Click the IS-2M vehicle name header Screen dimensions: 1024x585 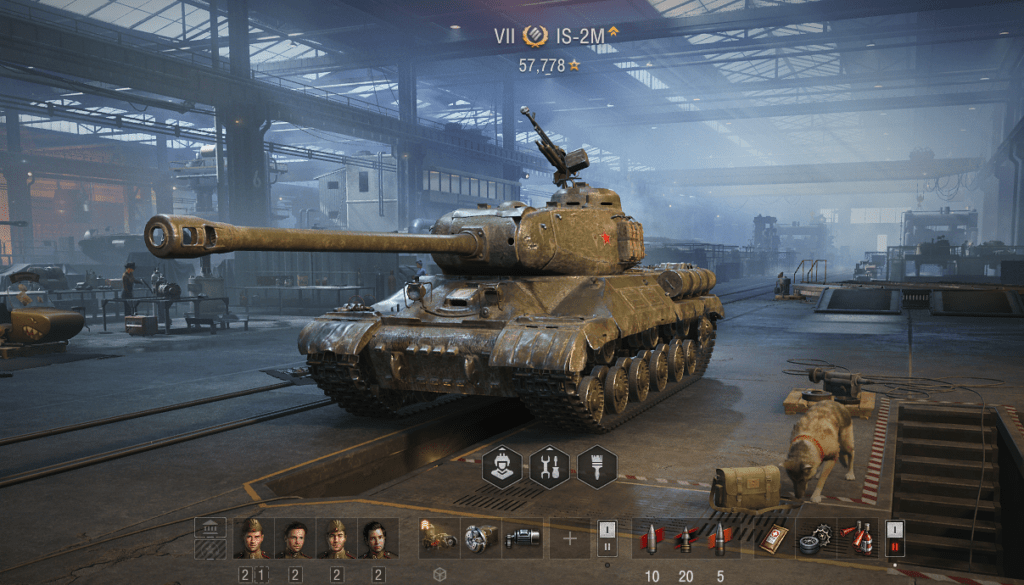(x=580, y=37)
